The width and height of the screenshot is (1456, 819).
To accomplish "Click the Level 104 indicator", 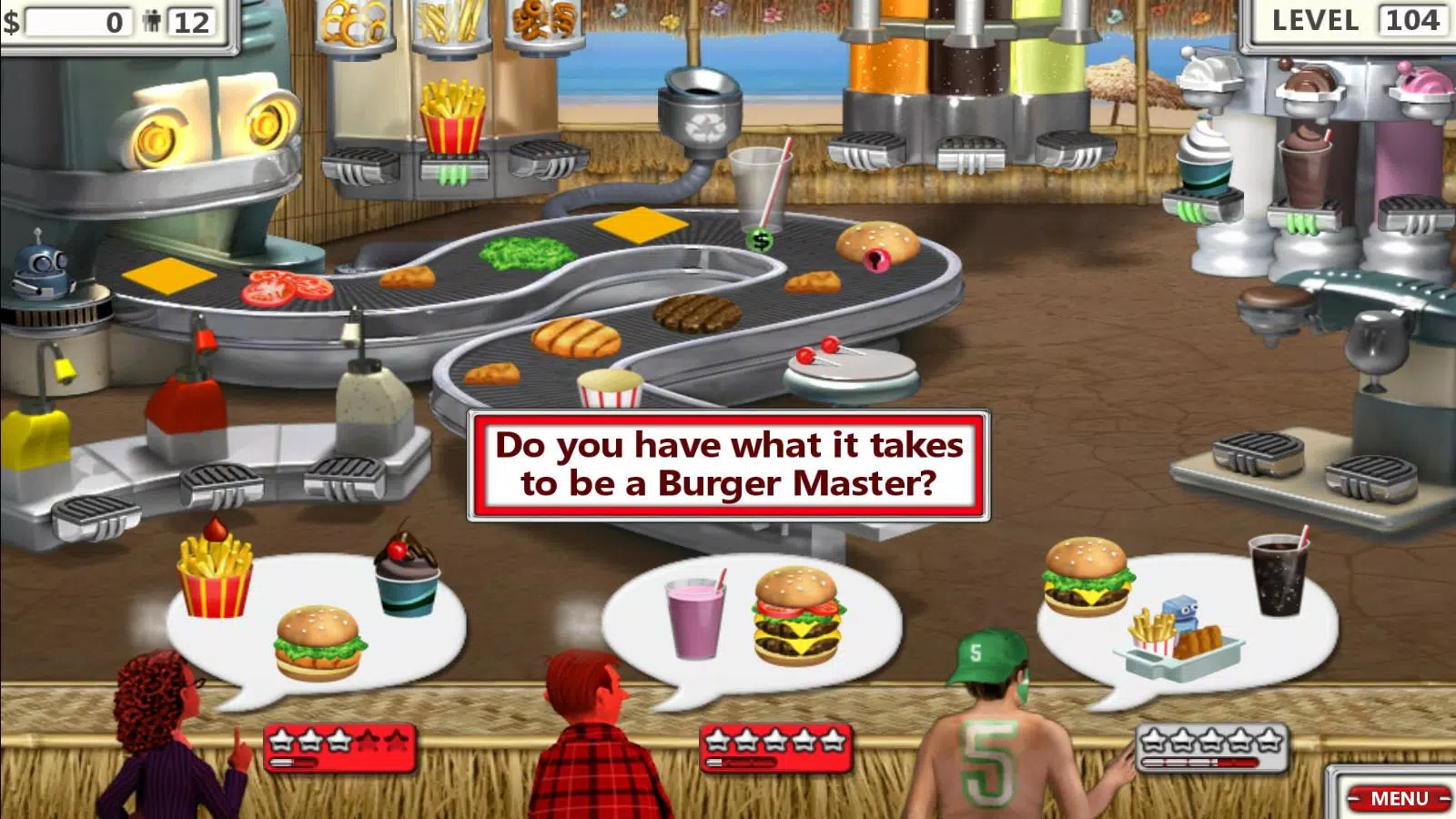I will (1355, 21).
